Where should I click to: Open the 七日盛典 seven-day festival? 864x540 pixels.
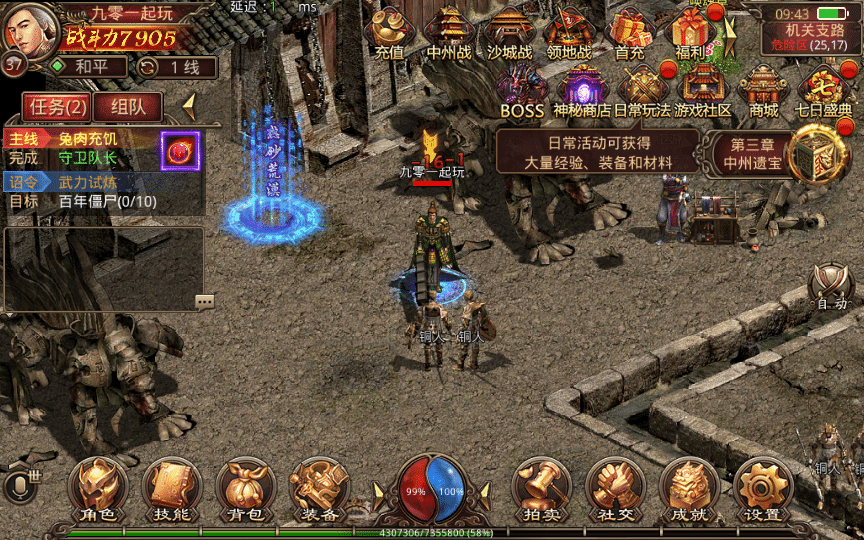click(x=824, y=90)
